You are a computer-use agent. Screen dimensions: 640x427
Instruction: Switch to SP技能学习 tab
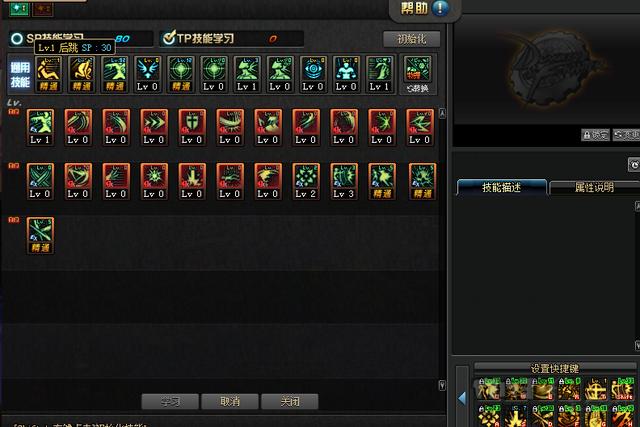coord(55,38)
